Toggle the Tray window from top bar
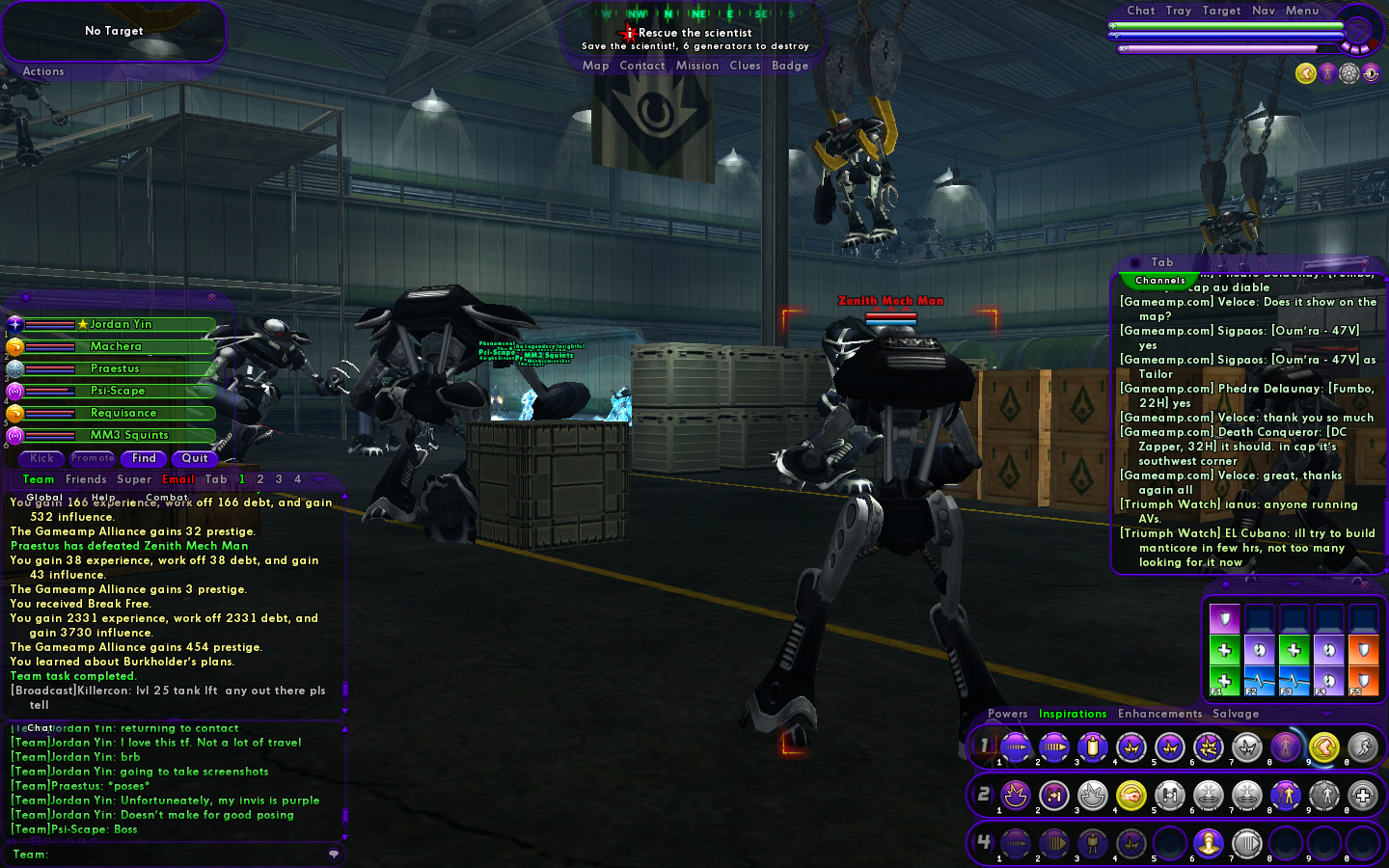Screen dimensions: 1389x868 [x=1178, y=11]
